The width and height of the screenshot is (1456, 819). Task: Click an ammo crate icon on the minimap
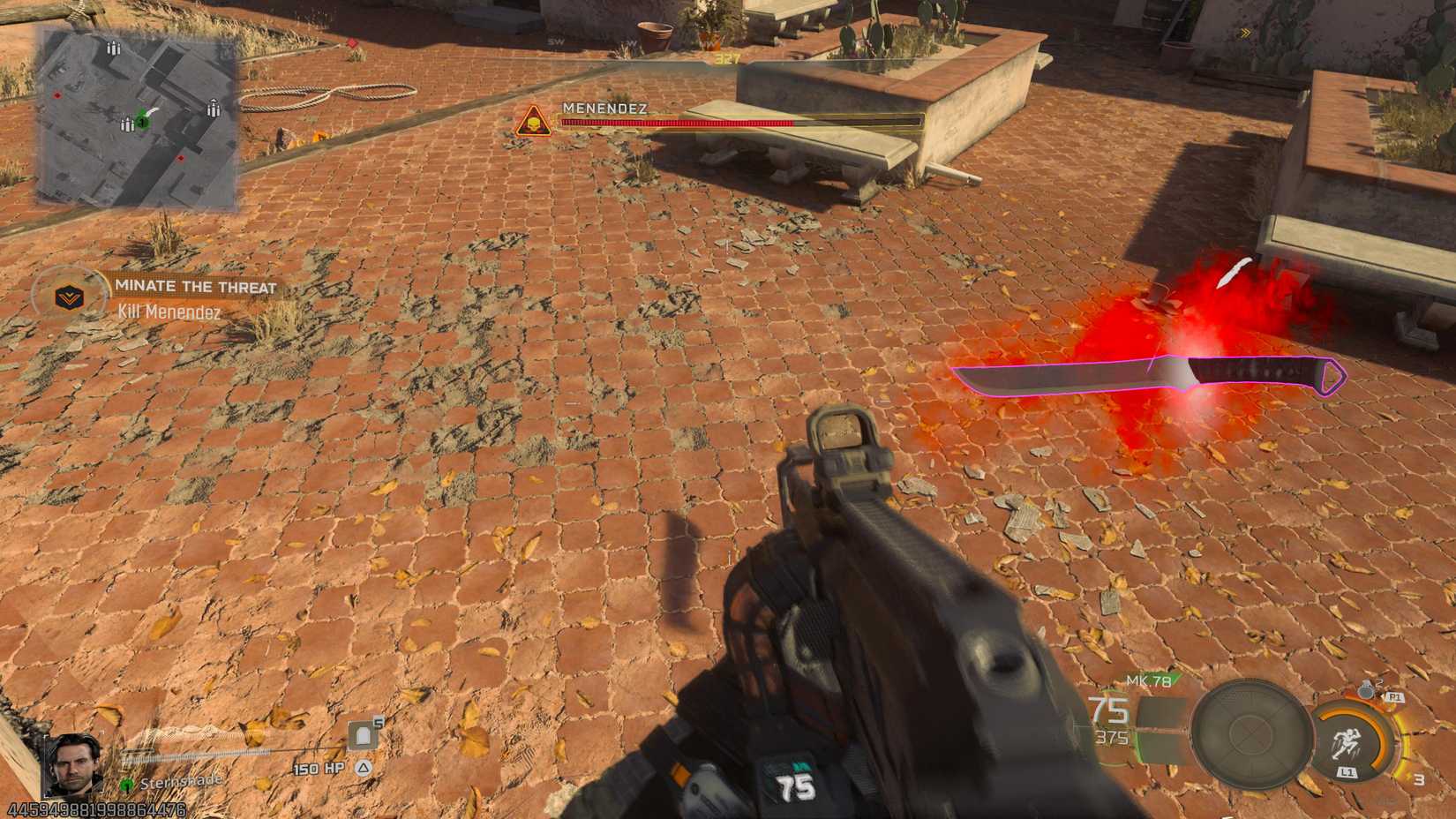pos(113,49)
